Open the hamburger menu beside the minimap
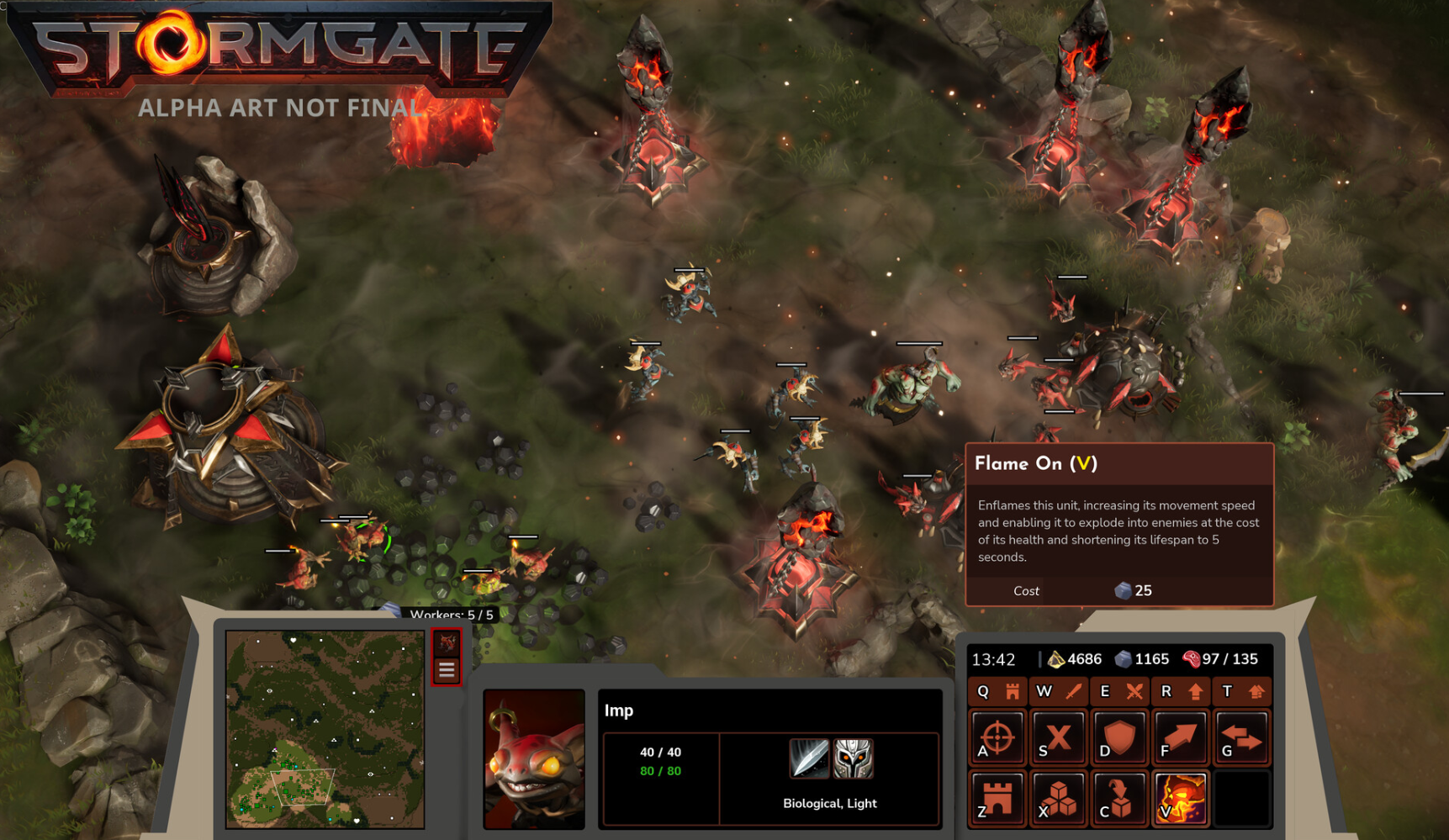1449x840 pixels. click(447, 670)
